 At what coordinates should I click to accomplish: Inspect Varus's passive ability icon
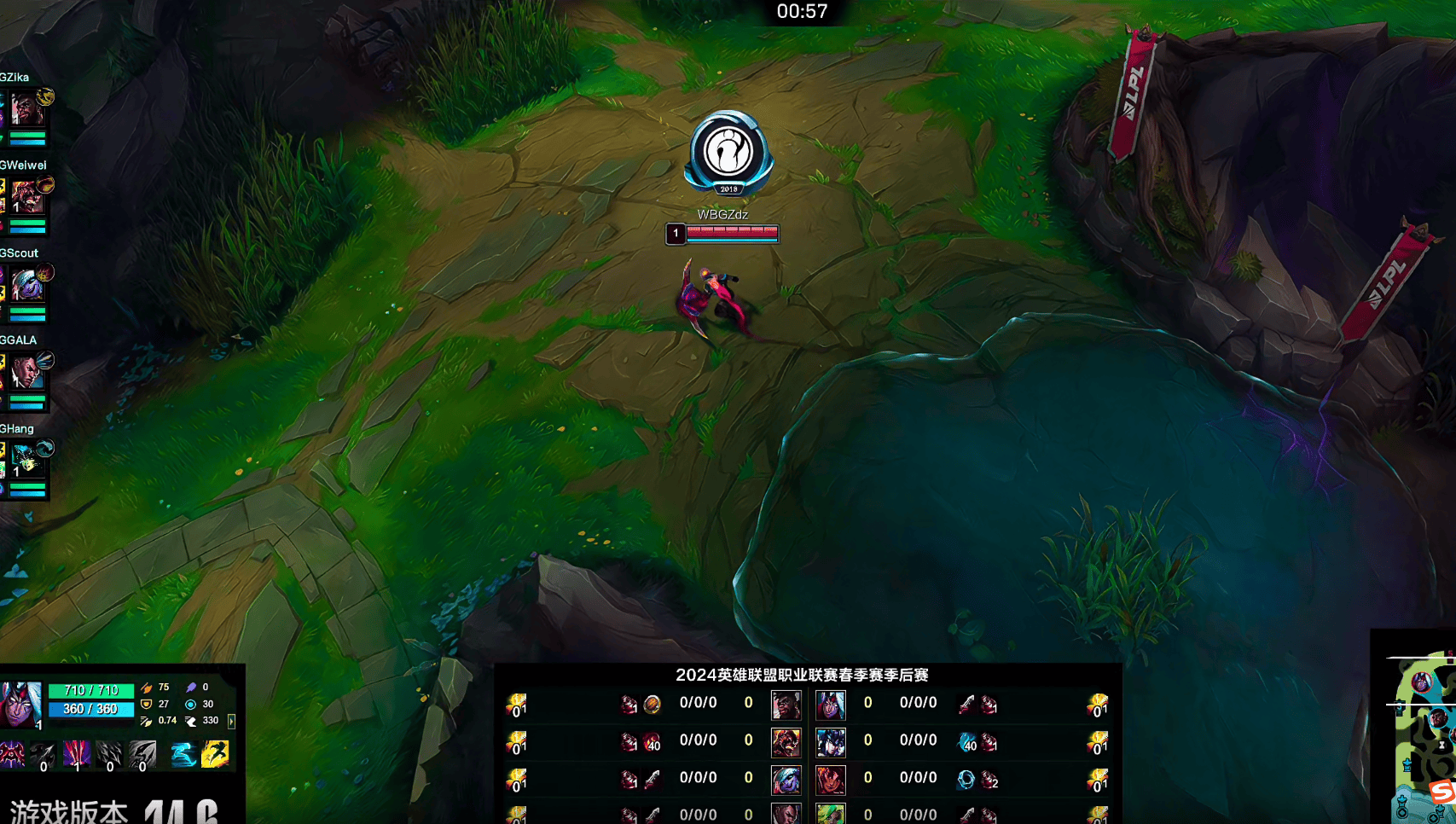pos(12,754)
